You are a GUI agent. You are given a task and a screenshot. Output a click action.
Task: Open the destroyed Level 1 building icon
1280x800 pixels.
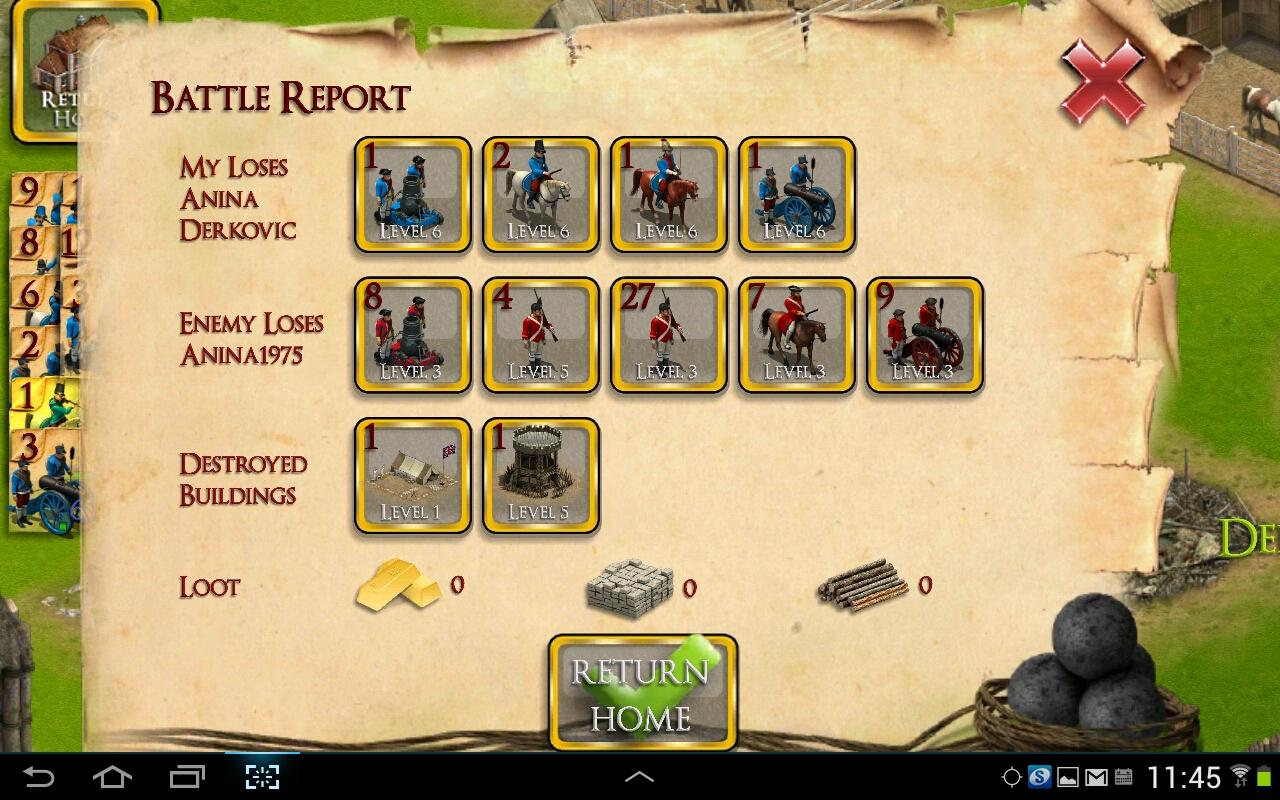[x=411, y=476]
